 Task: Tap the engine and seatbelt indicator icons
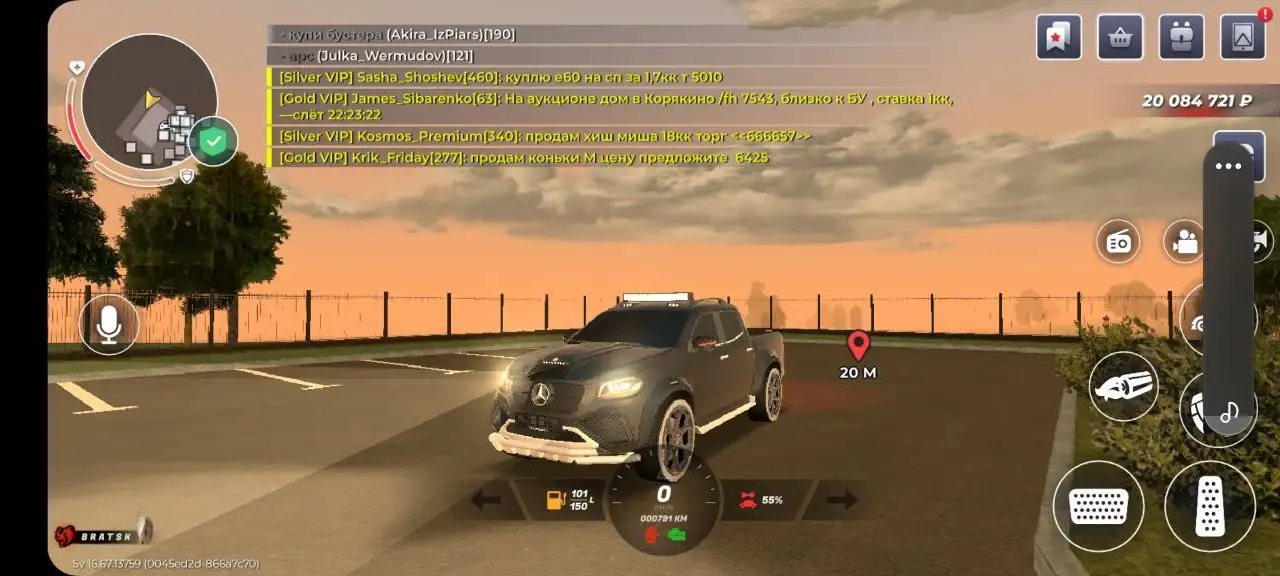click(x=664, y=535)
